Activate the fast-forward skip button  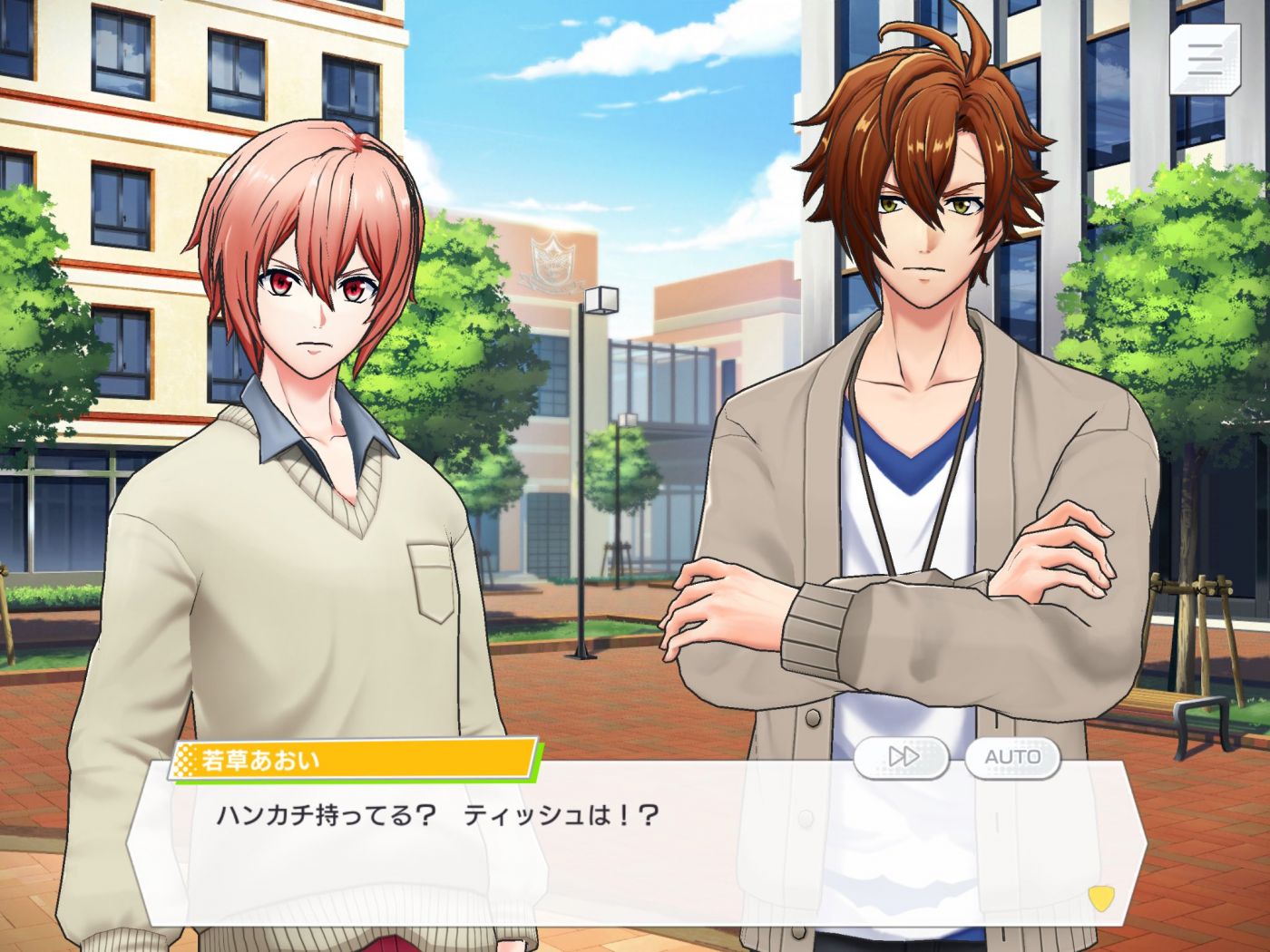click(902, 757)
